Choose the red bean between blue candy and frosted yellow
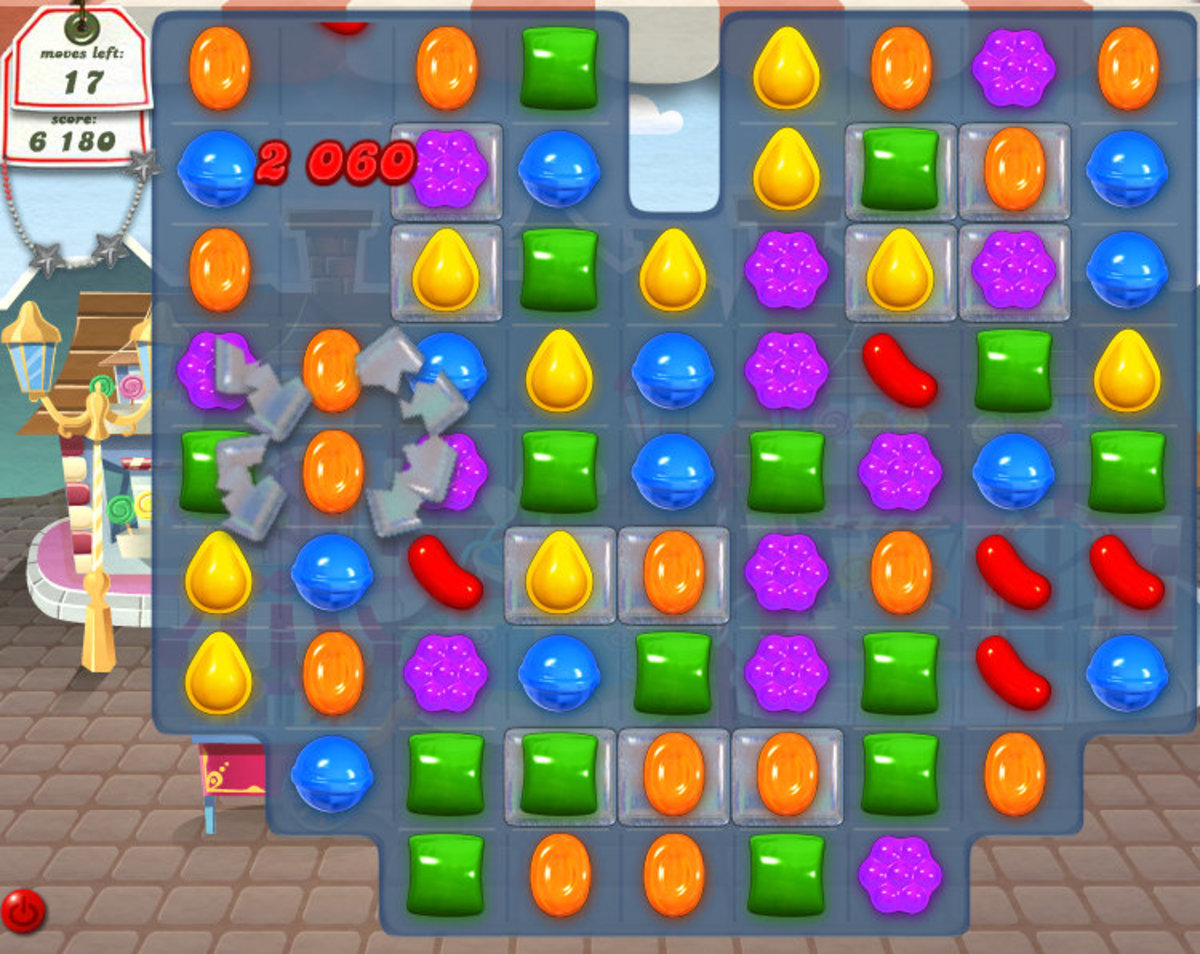The height and width of the screenshot is (954, 1200). (x=446, y=573)
